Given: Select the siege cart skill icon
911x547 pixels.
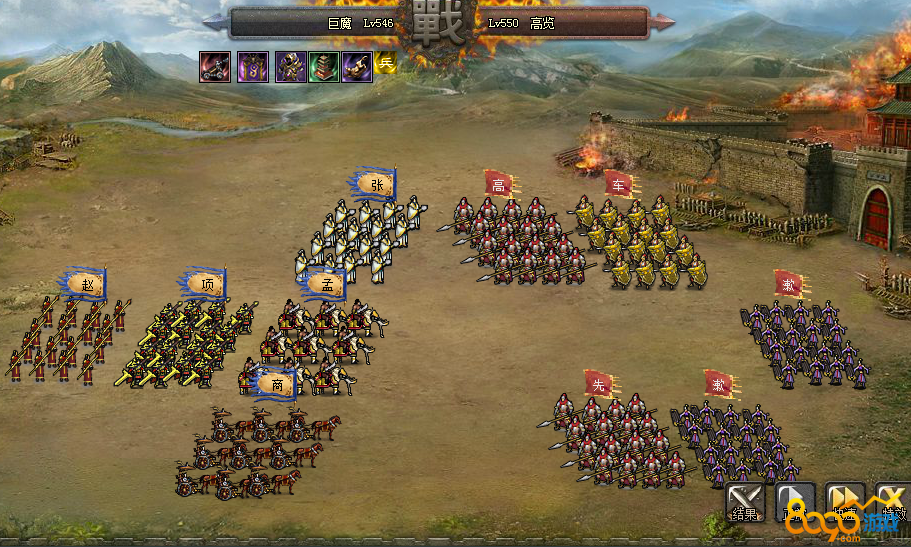Looking at the screenshot, I should [215, 67].
